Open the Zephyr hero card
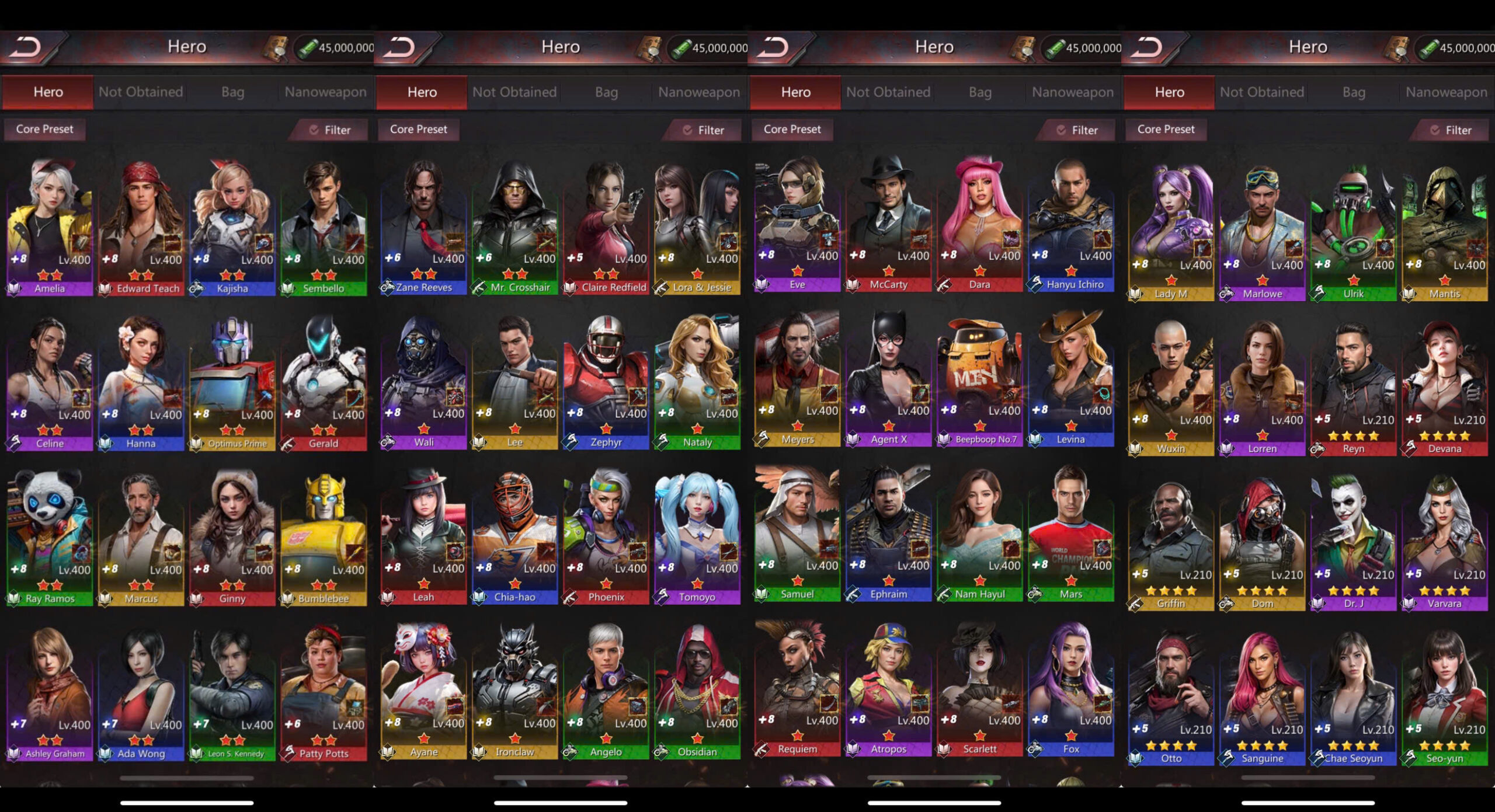Viewport: 1495px width, 812px height. coord(606,381)
